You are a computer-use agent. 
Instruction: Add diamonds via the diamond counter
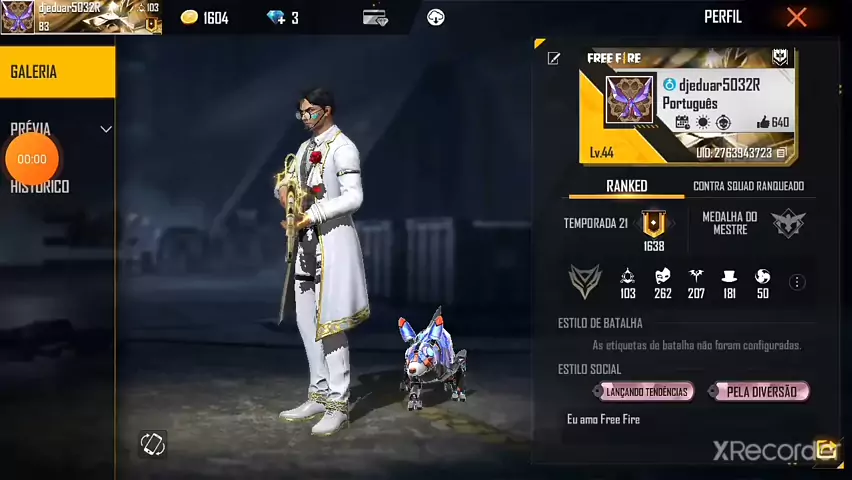tap(282, 18)
